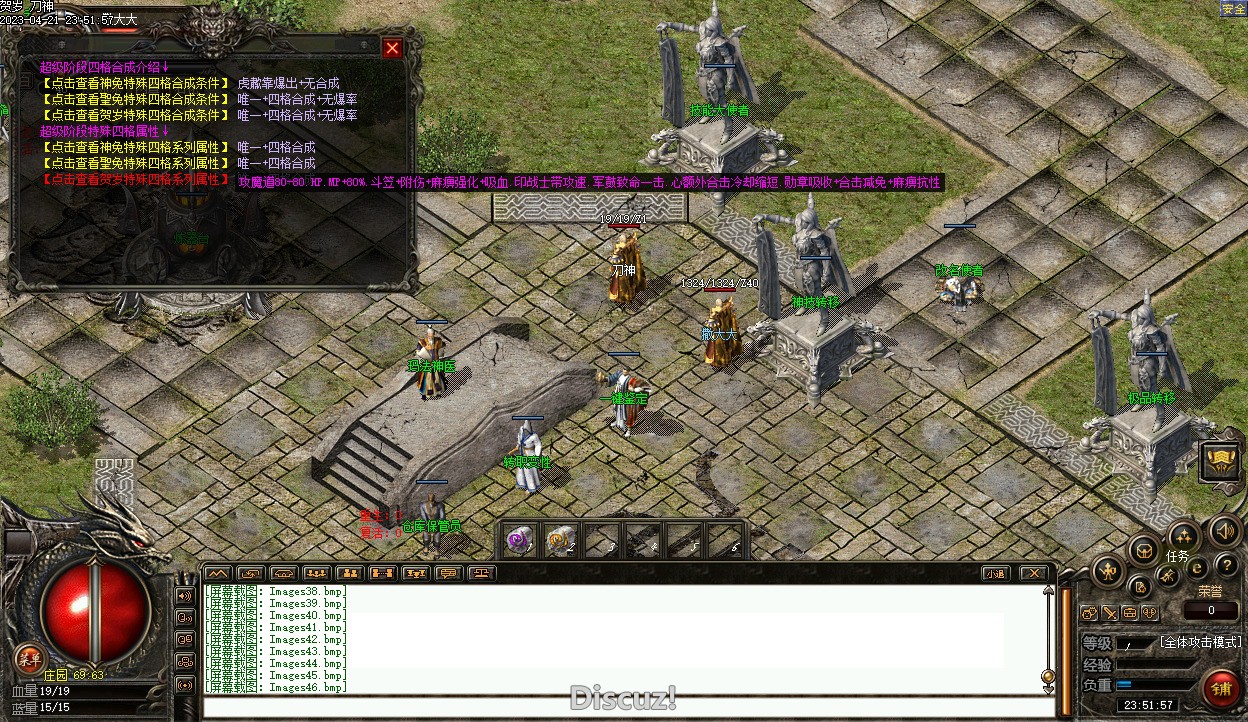This screenshot has width=1248, height=722.
Task: View 聖兔 special four-slot series attributes
Action: (135, 164)
